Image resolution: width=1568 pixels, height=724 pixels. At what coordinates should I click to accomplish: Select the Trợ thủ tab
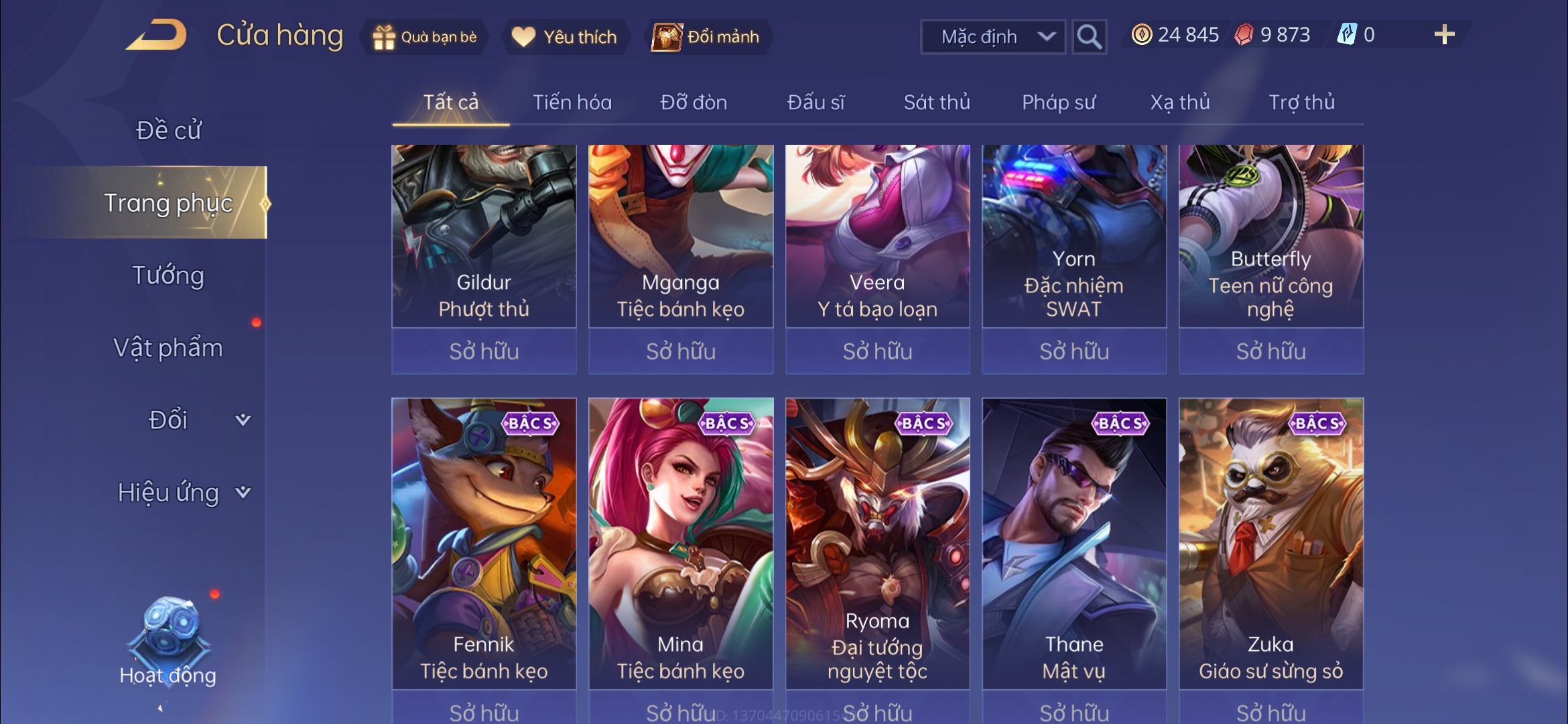tap(1301, 102)
